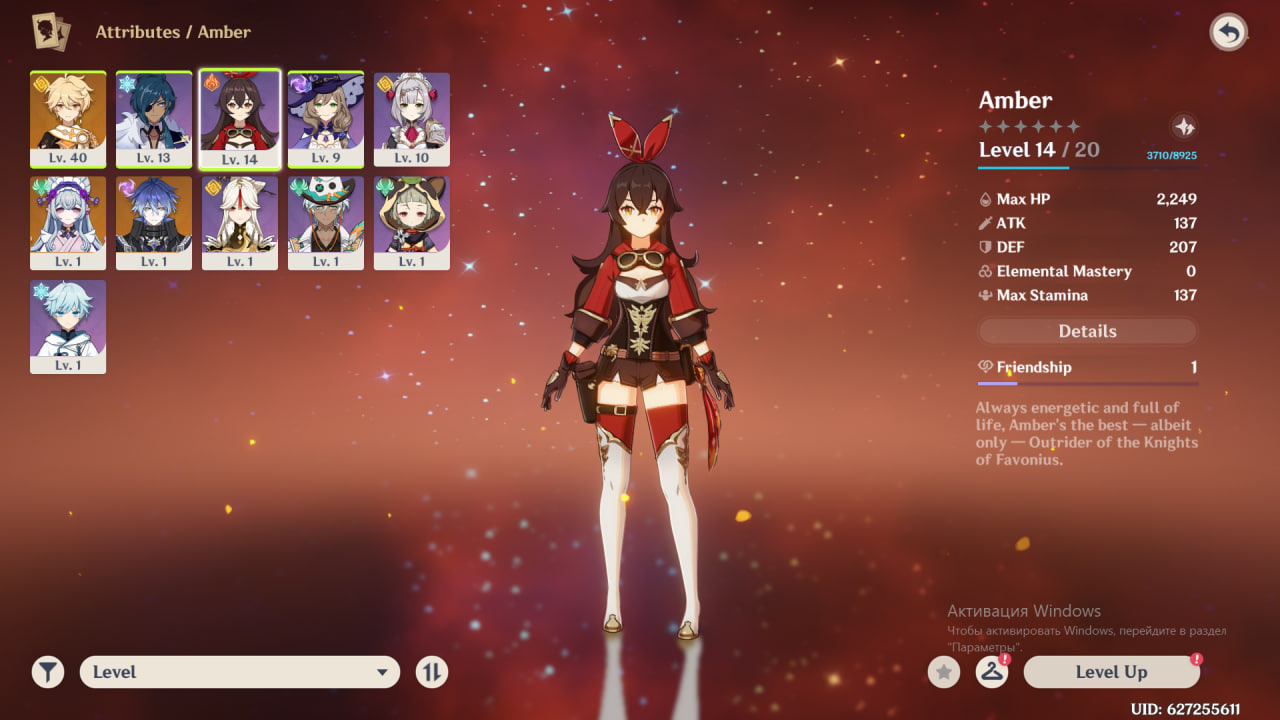Viewport: 1280px width, 720px height.
Task: Choose Kaeya's Lv. 13 portrait
Action: [x=154, y=119]
